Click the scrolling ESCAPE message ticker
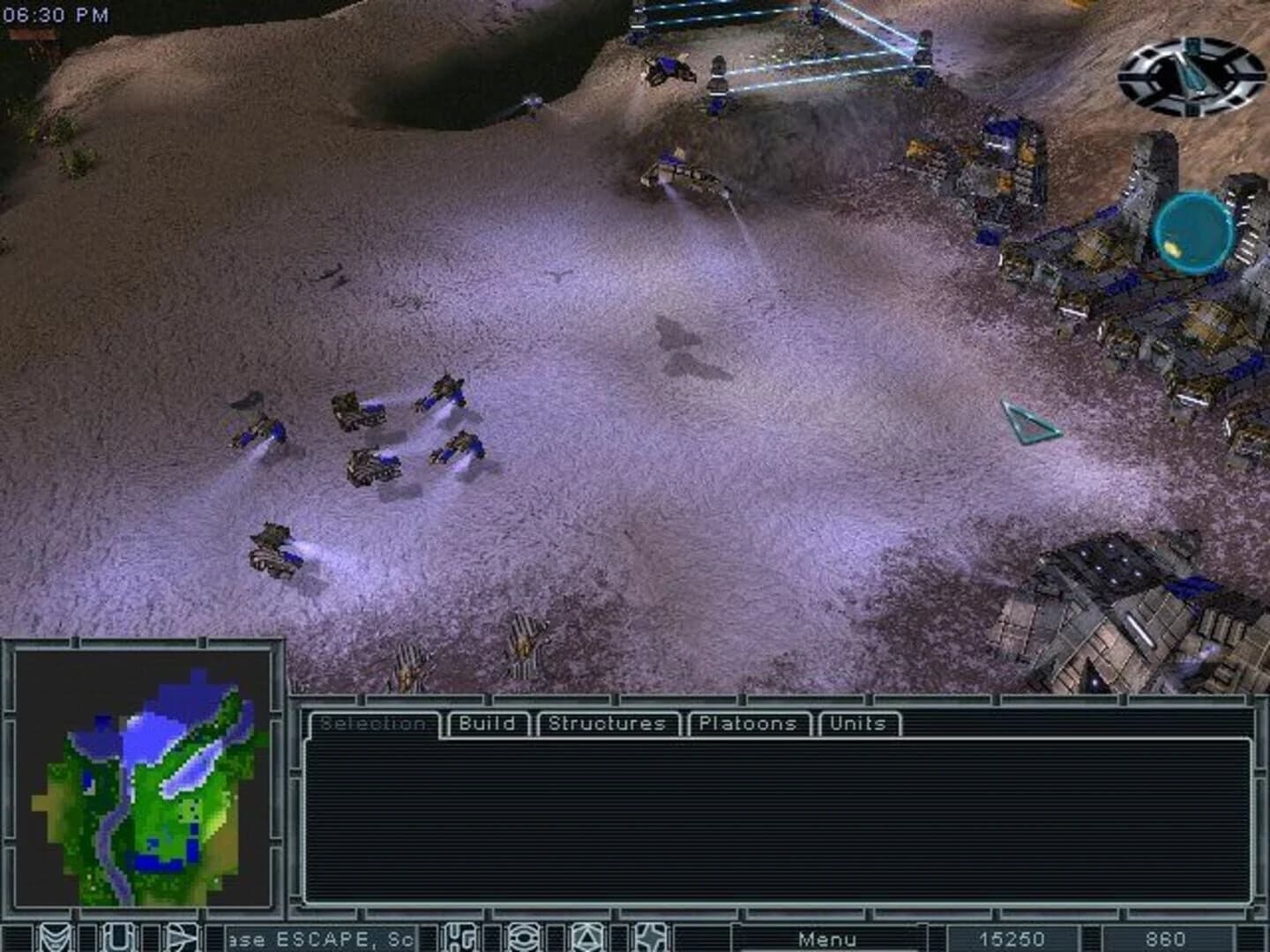1270x952 pixels. coord(322,939)
